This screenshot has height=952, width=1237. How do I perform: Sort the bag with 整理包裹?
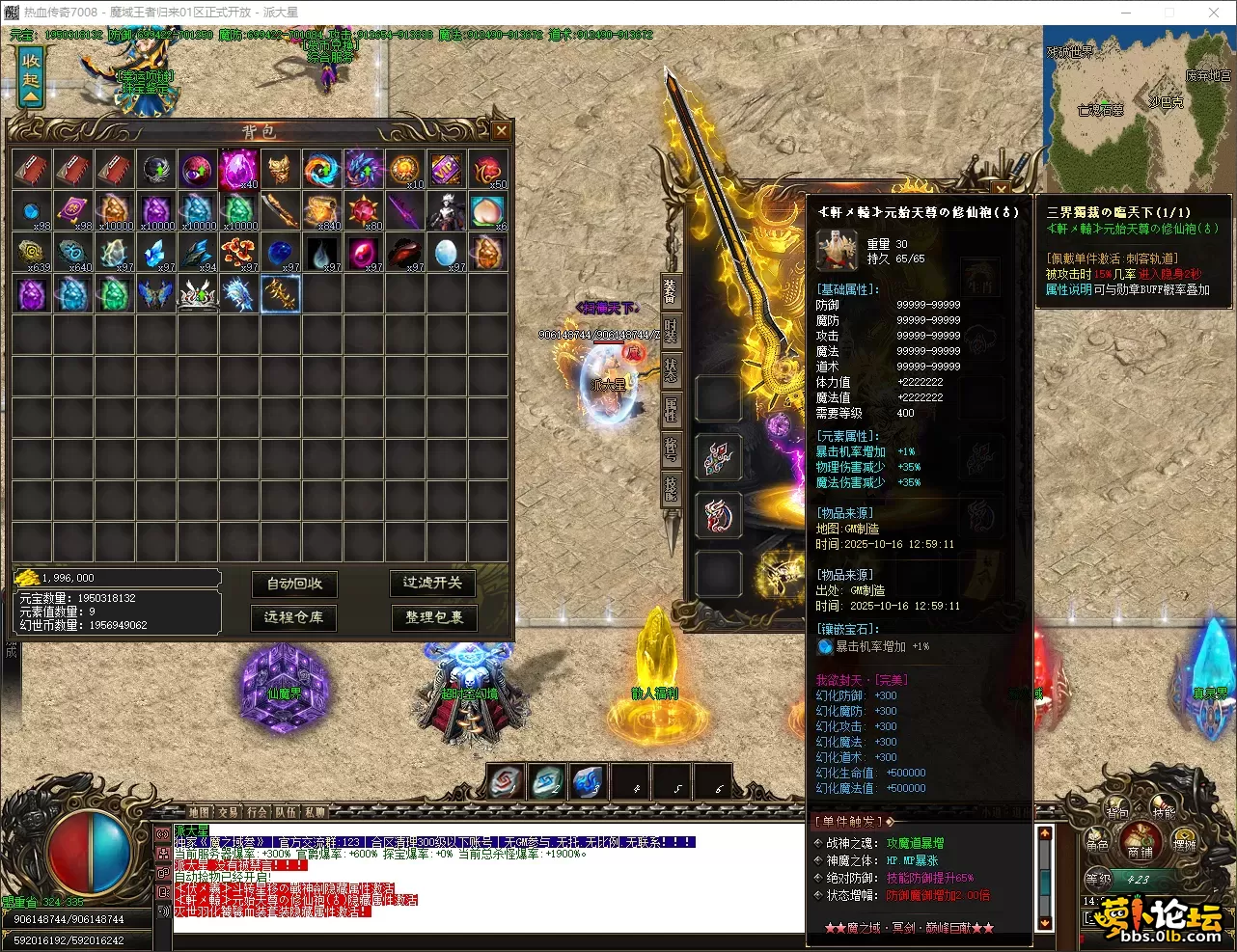pyautogui.click(x=433, y=617)
